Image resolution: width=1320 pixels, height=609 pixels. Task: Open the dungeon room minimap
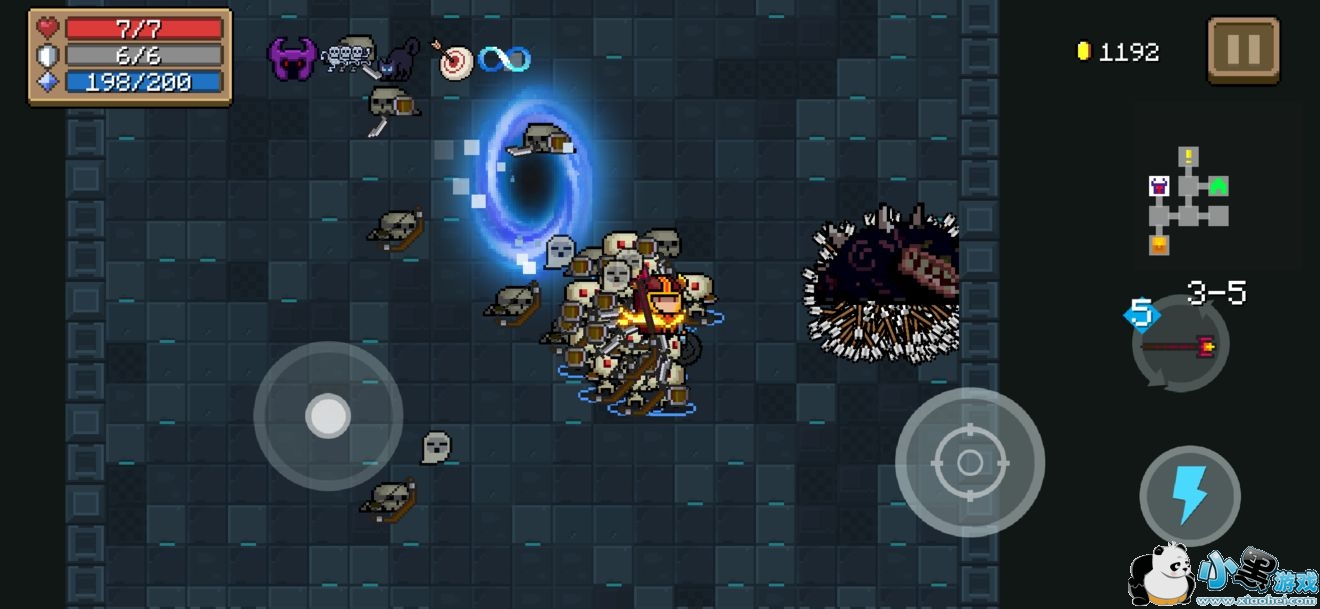coord(1187,200)
